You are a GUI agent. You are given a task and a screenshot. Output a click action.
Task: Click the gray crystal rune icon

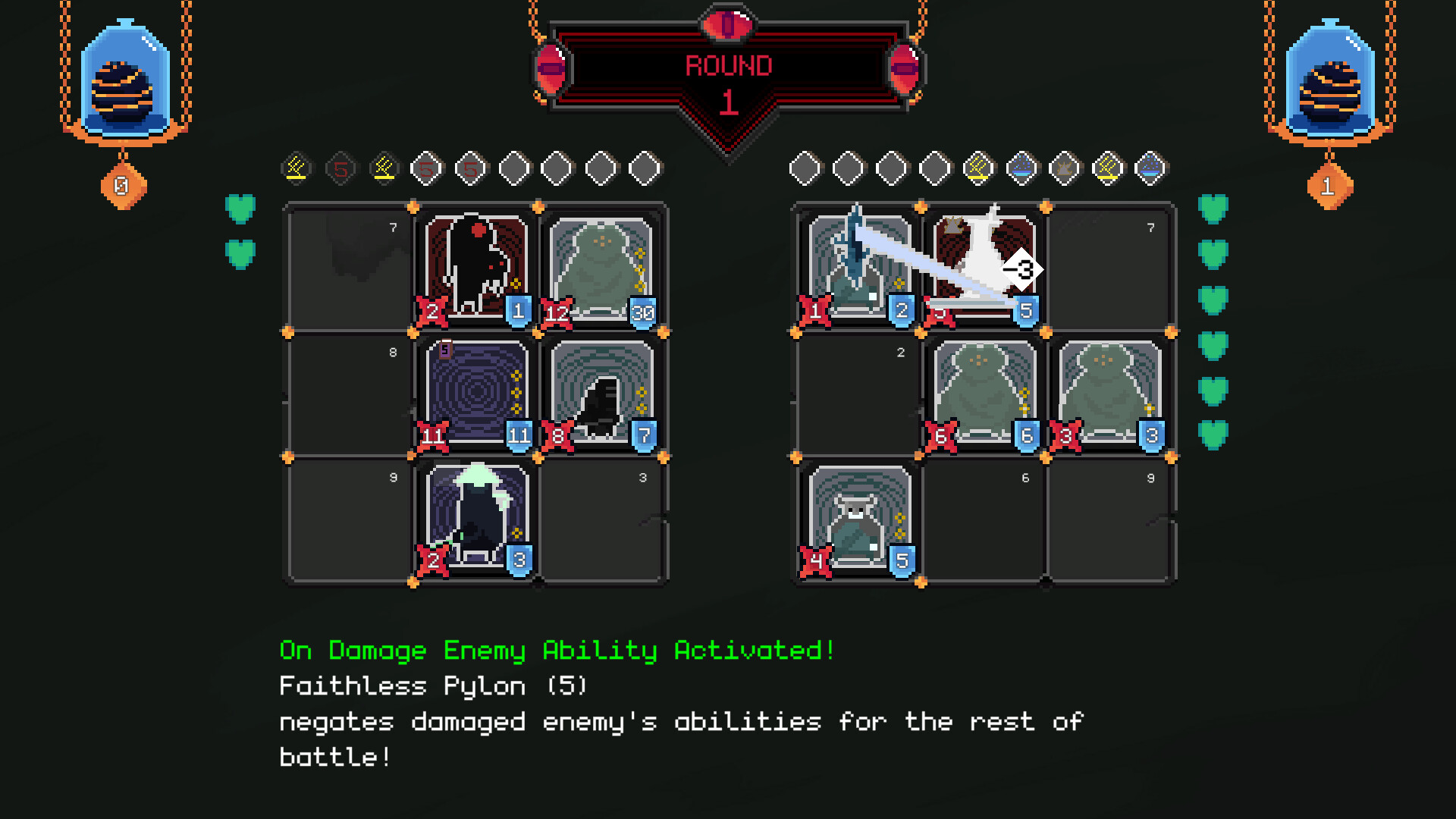1065,167
